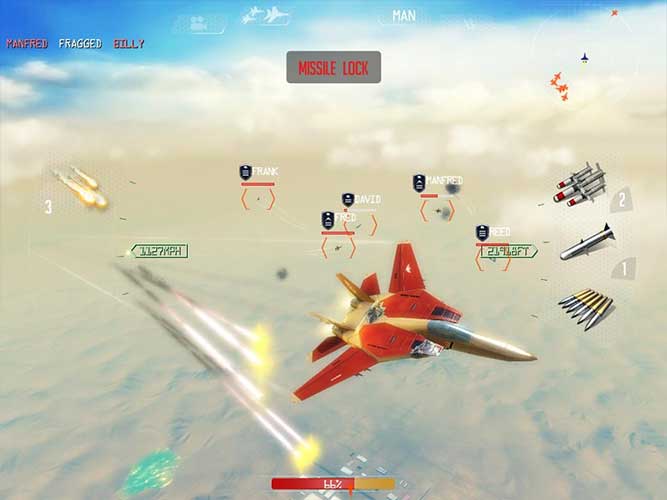Image resolution: width=667 pixels, height=500 pixels.
Task: Tap the twin jets icon
Action: [266, 15]
